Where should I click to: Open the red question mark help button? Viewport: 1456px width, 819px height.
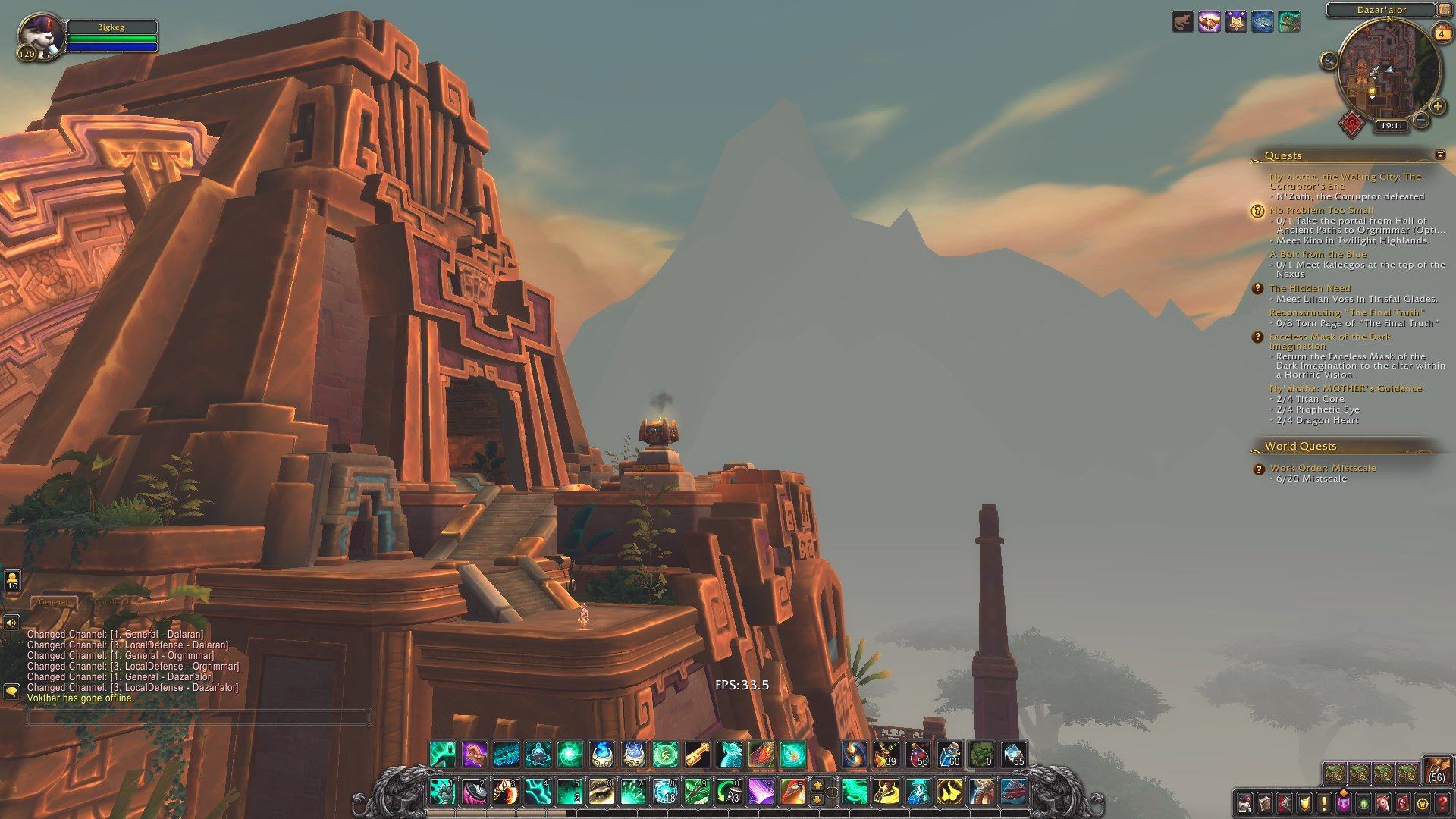click(1442, 802)
